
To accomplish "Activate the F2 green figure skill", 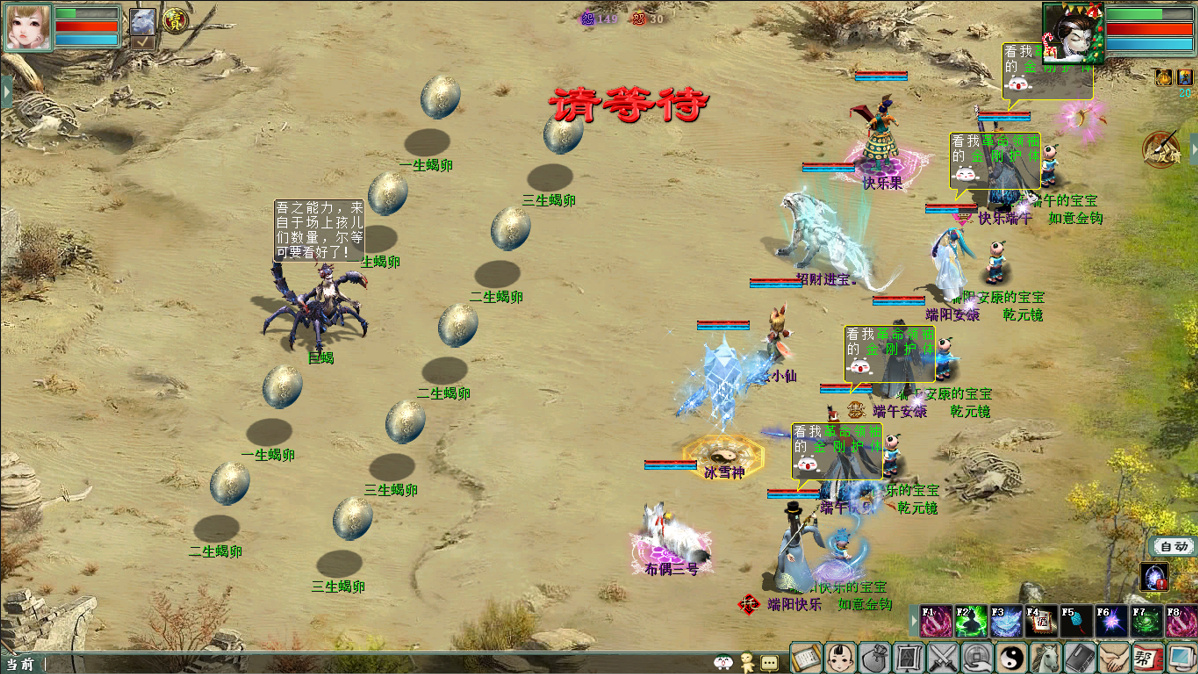I will [x=971, y=621].
